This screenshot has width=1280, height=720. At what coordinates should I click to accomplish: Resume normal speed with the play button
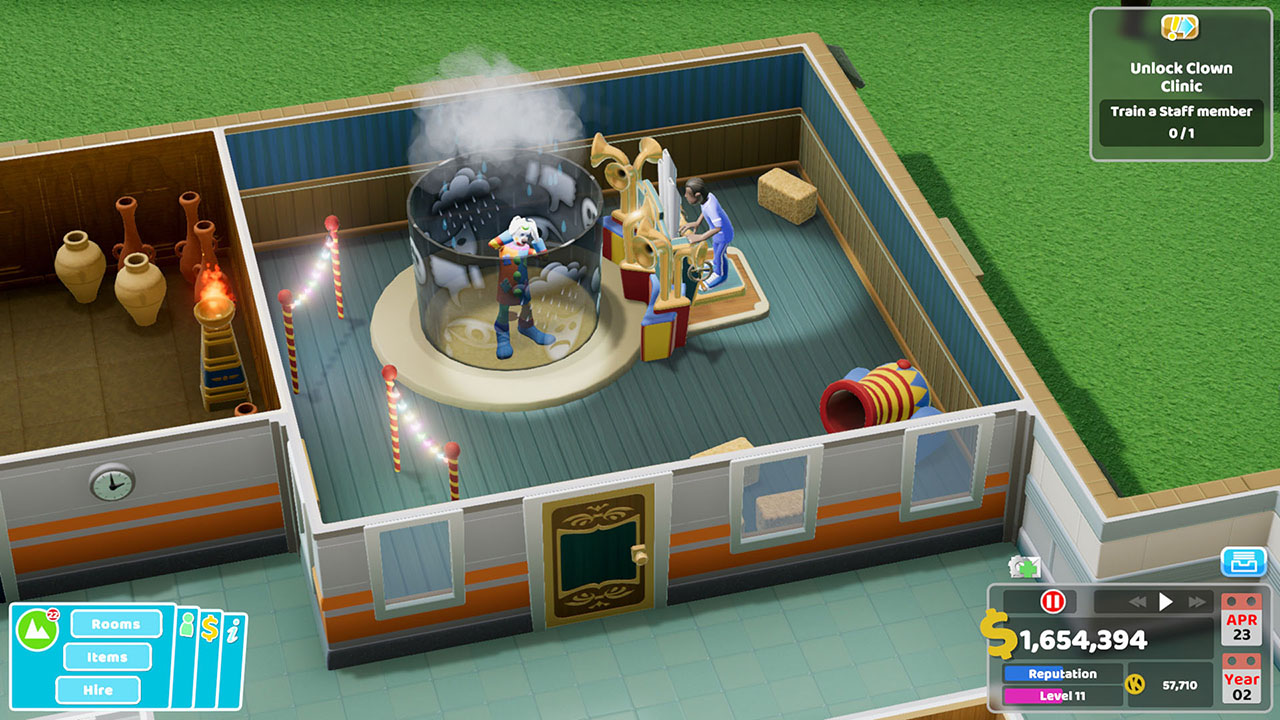click(1167, 602)
